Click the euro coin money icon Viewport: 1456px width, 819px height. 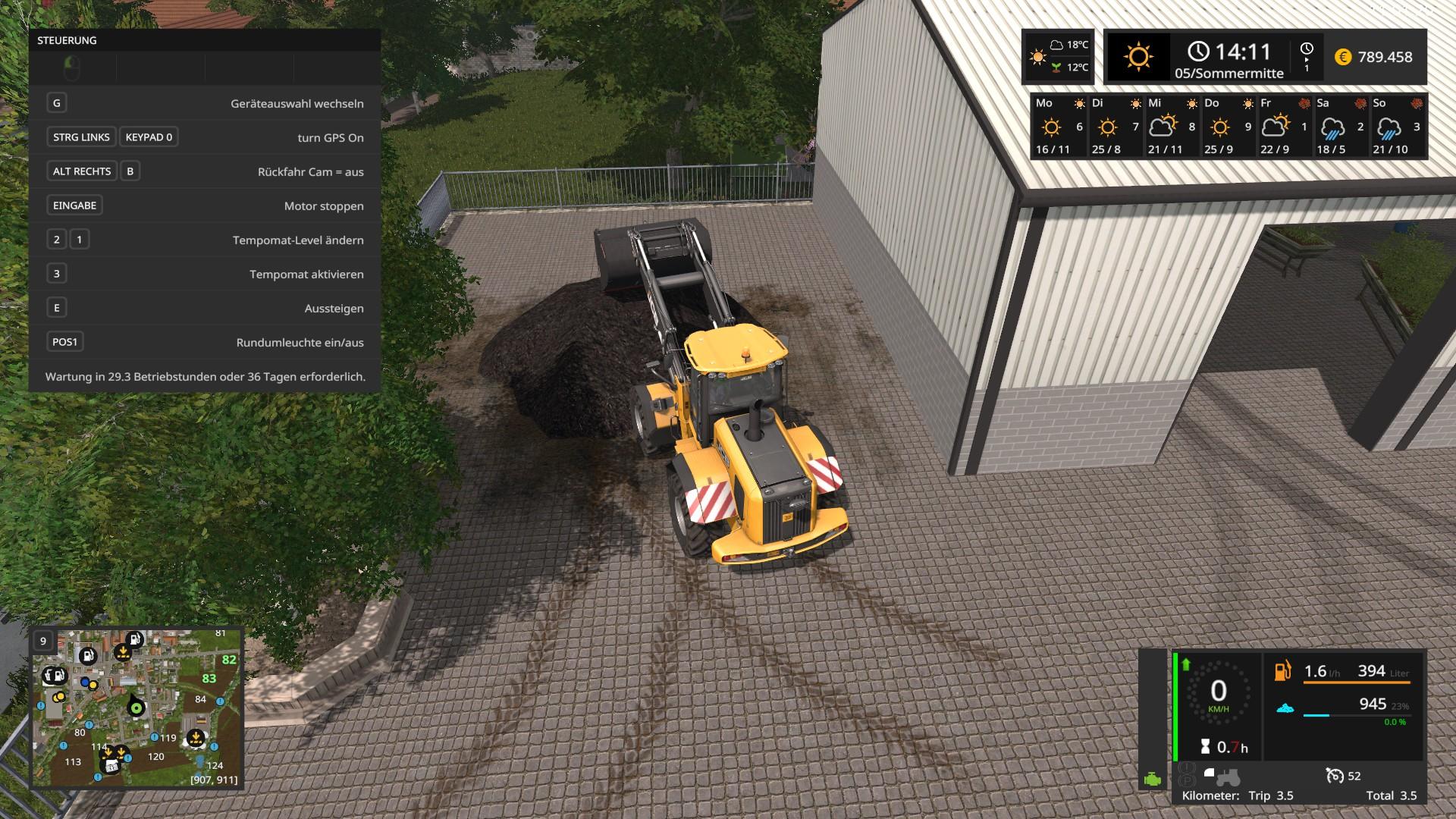1343,57
